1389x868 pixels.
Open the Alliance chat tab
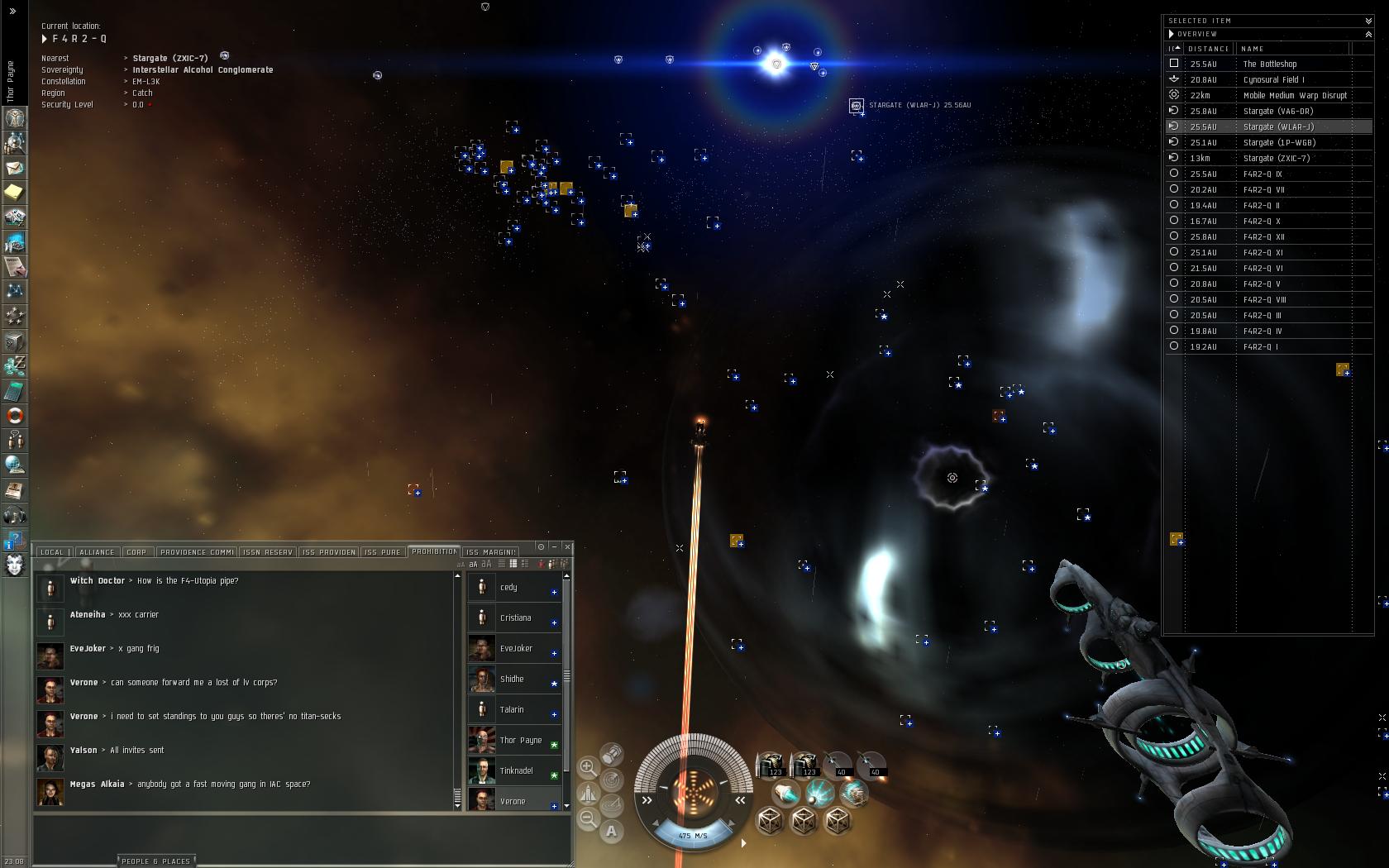click(x=97, y=552)
